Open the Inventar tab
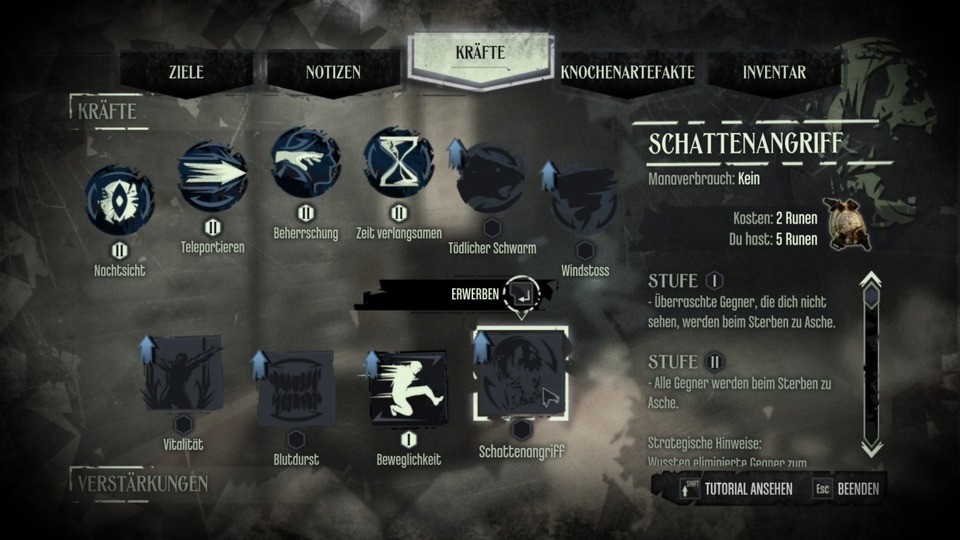Viewport: 960px width, 540px height. 774,72
